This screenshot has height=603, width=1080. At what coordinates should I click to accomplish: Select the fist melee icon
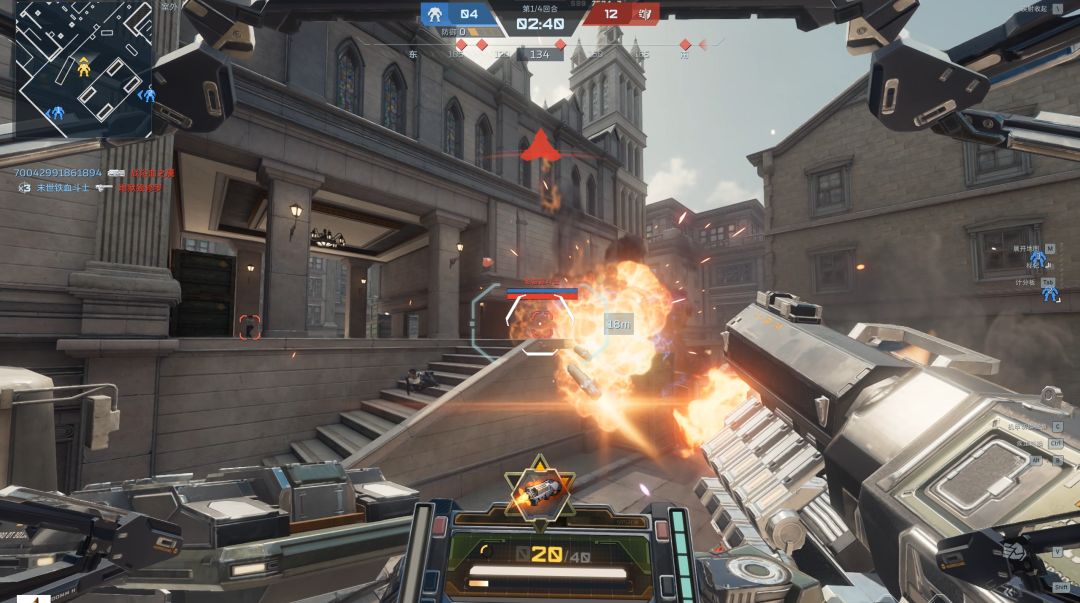[x=1014, y=550]
